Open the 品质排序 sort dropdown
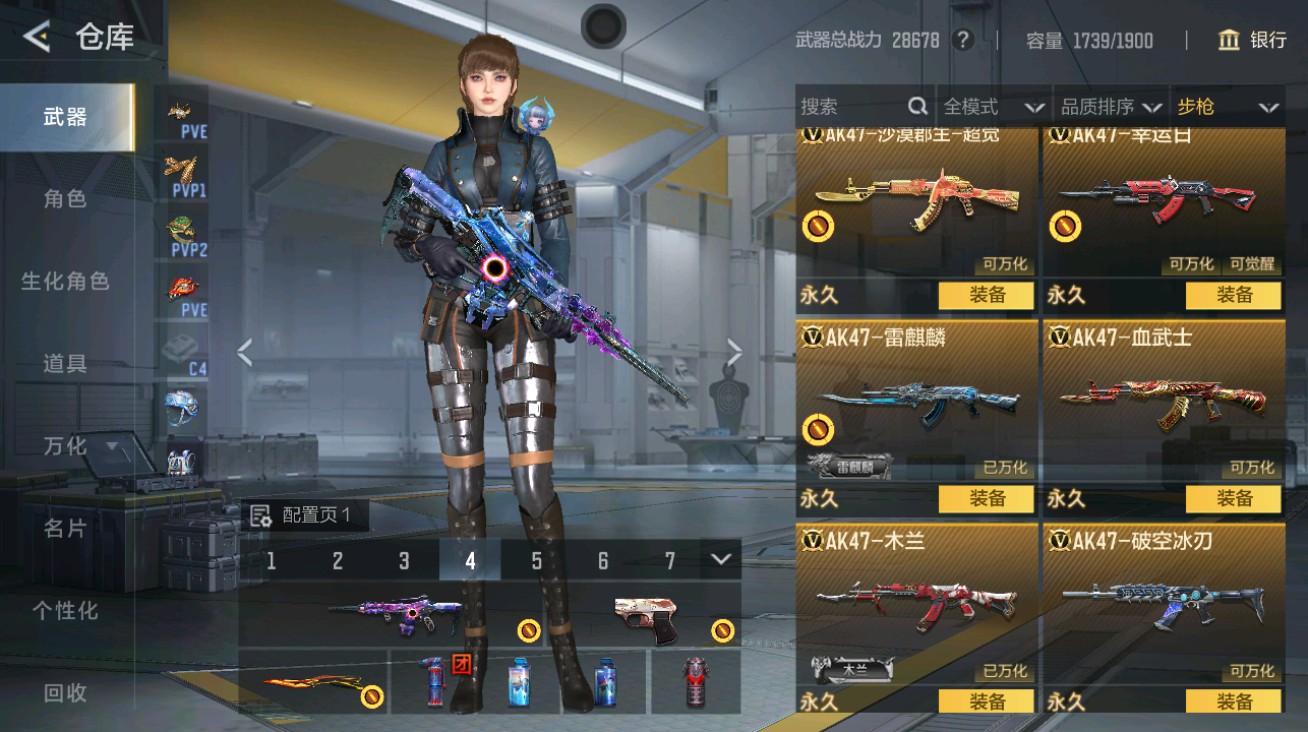 (x=1111, y=107)
